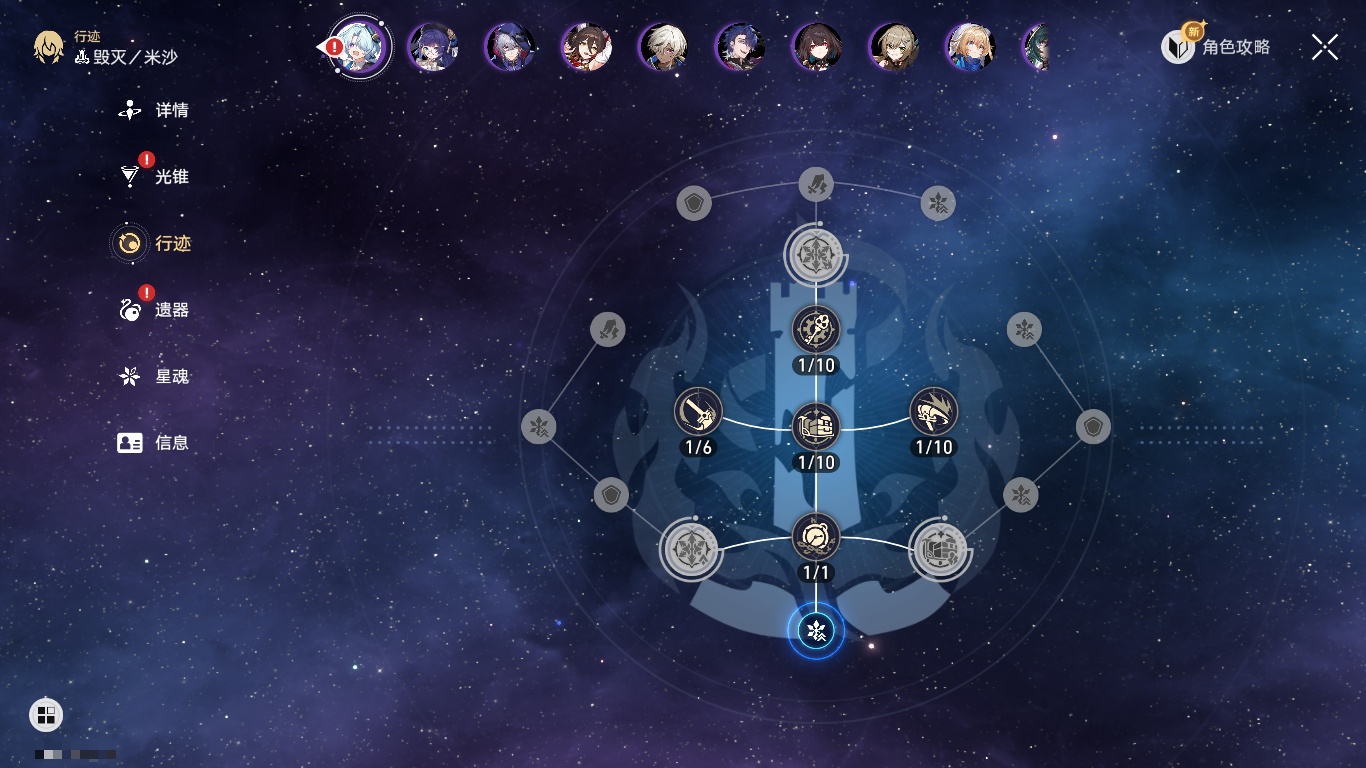Select the blue-haired character portrait with alert
This screenshot has width=1366, height=768.
pyautogui.click(x=360, y=47)
